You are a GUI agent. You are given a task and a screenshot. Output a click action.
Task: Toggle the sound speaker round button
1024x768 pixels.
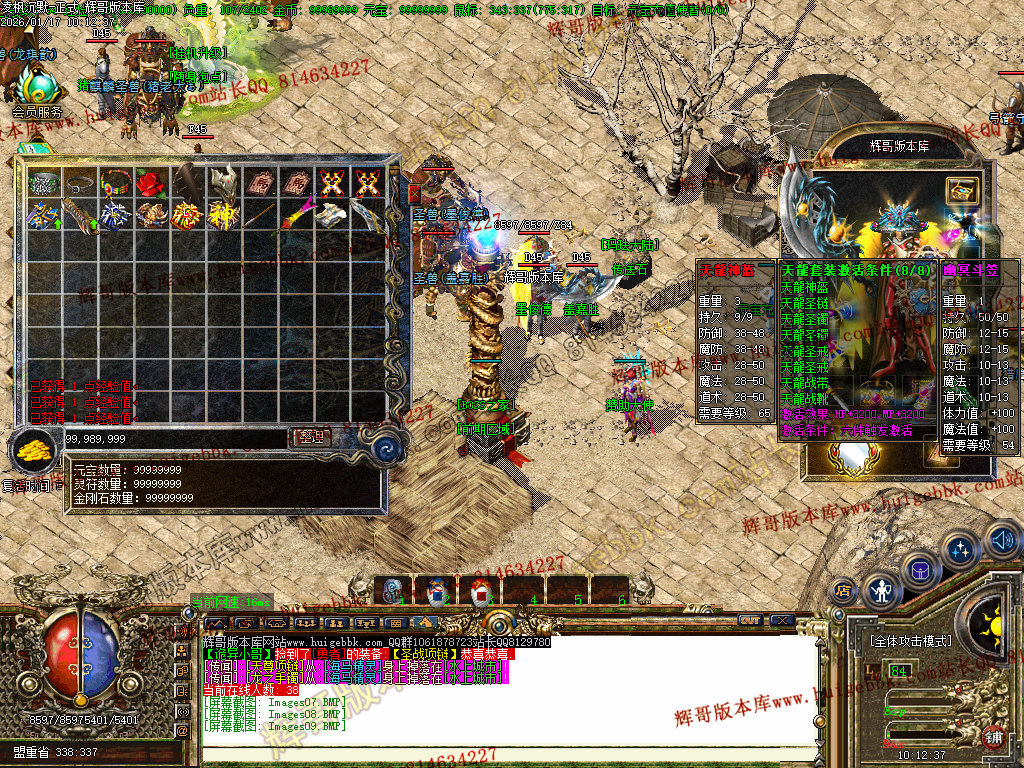pos(1003,540)
